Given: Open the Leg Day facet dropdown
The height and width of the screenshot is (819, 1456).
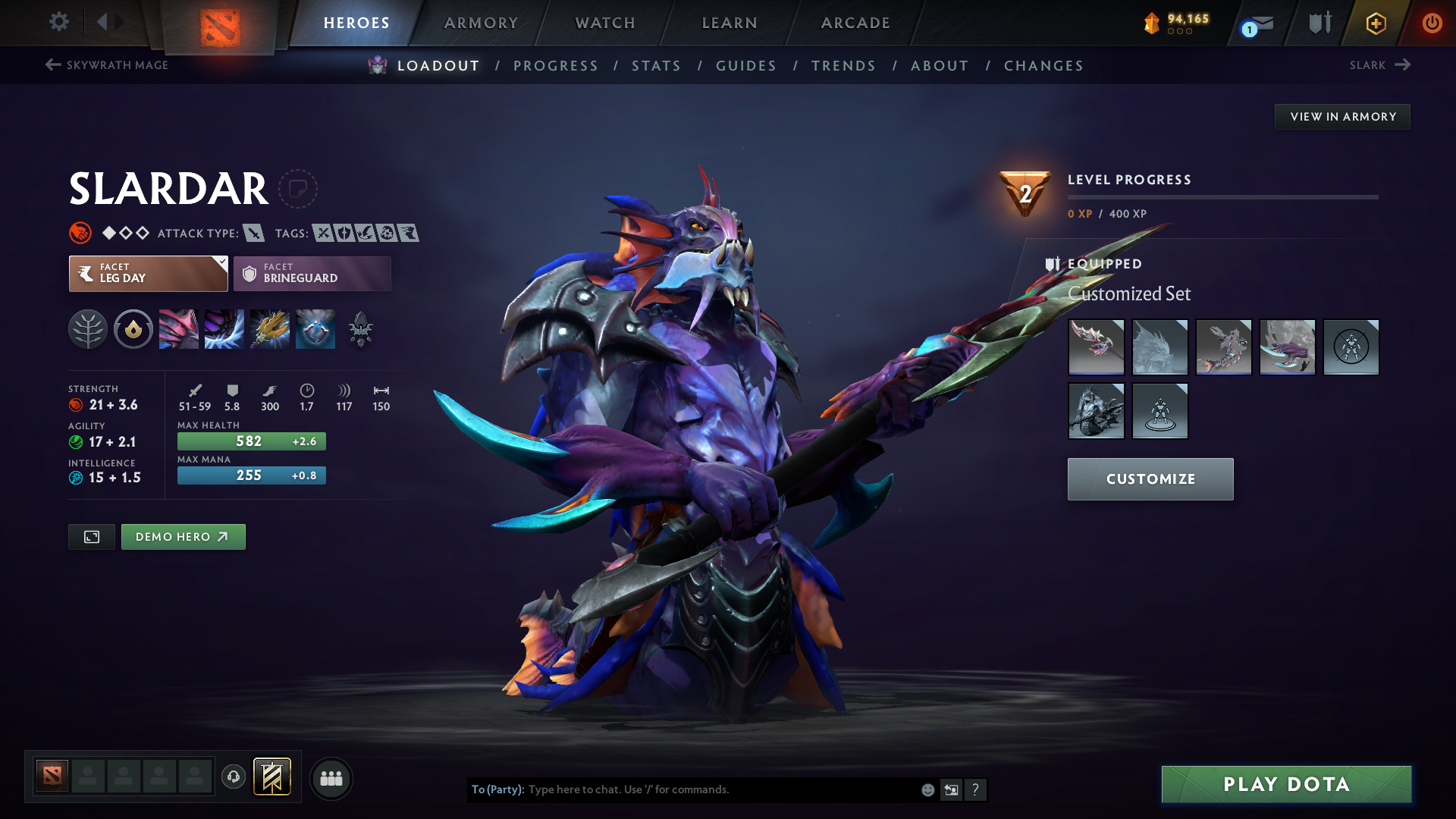Looking at the screenshot, I should (221, 263).
